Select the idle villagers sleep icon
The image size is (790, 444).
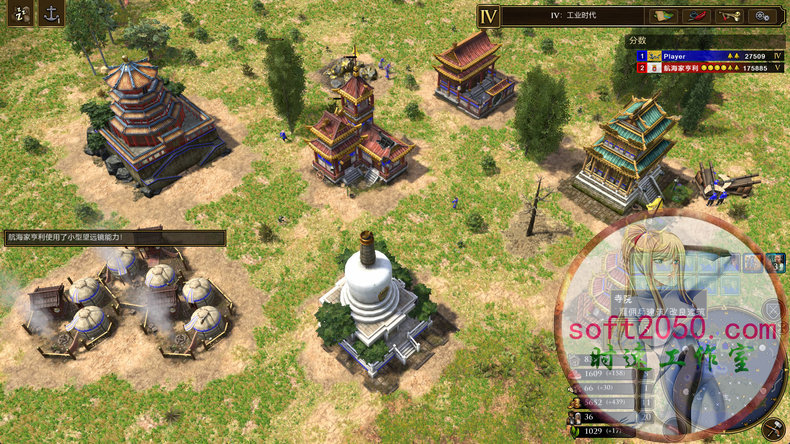(x=22, y=13)
